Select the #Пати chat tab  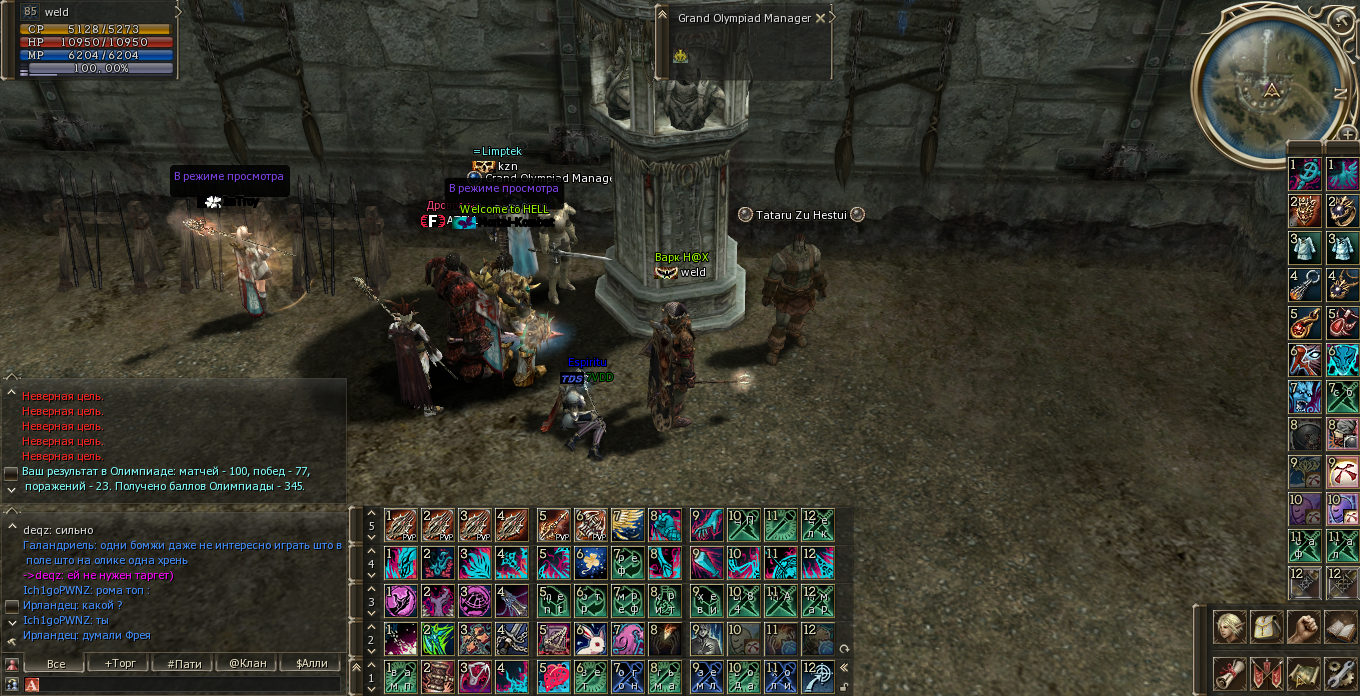[184, 663]
